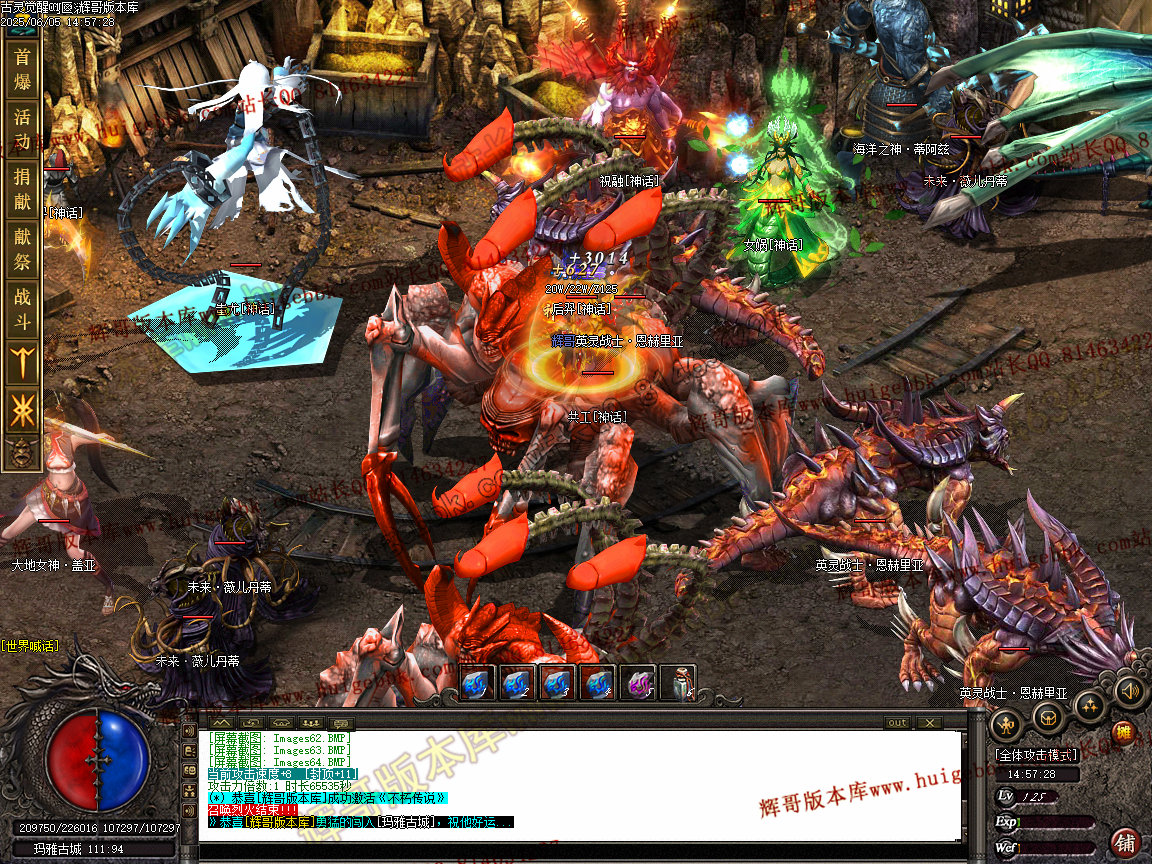
Task: Toggle sound with the speaker icon
Action: pos(1128,691)
